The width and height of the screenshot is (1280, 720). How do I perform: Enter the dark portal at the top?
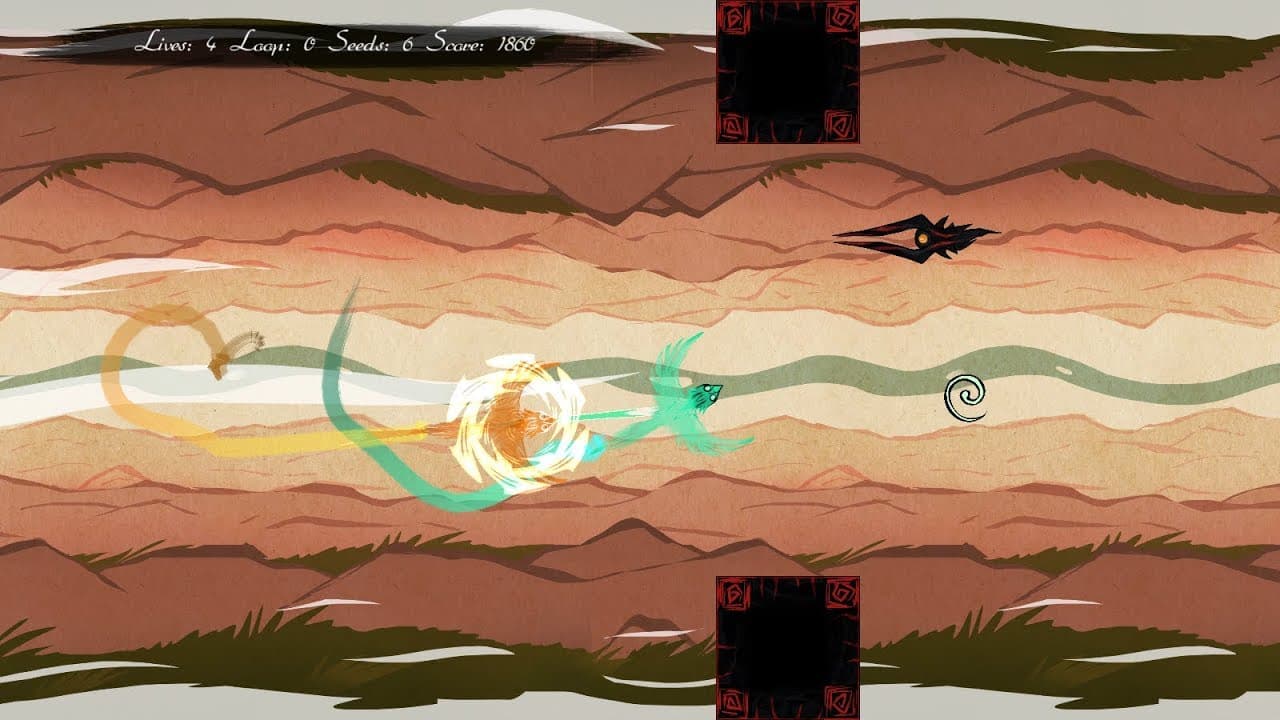pos(785,70)
